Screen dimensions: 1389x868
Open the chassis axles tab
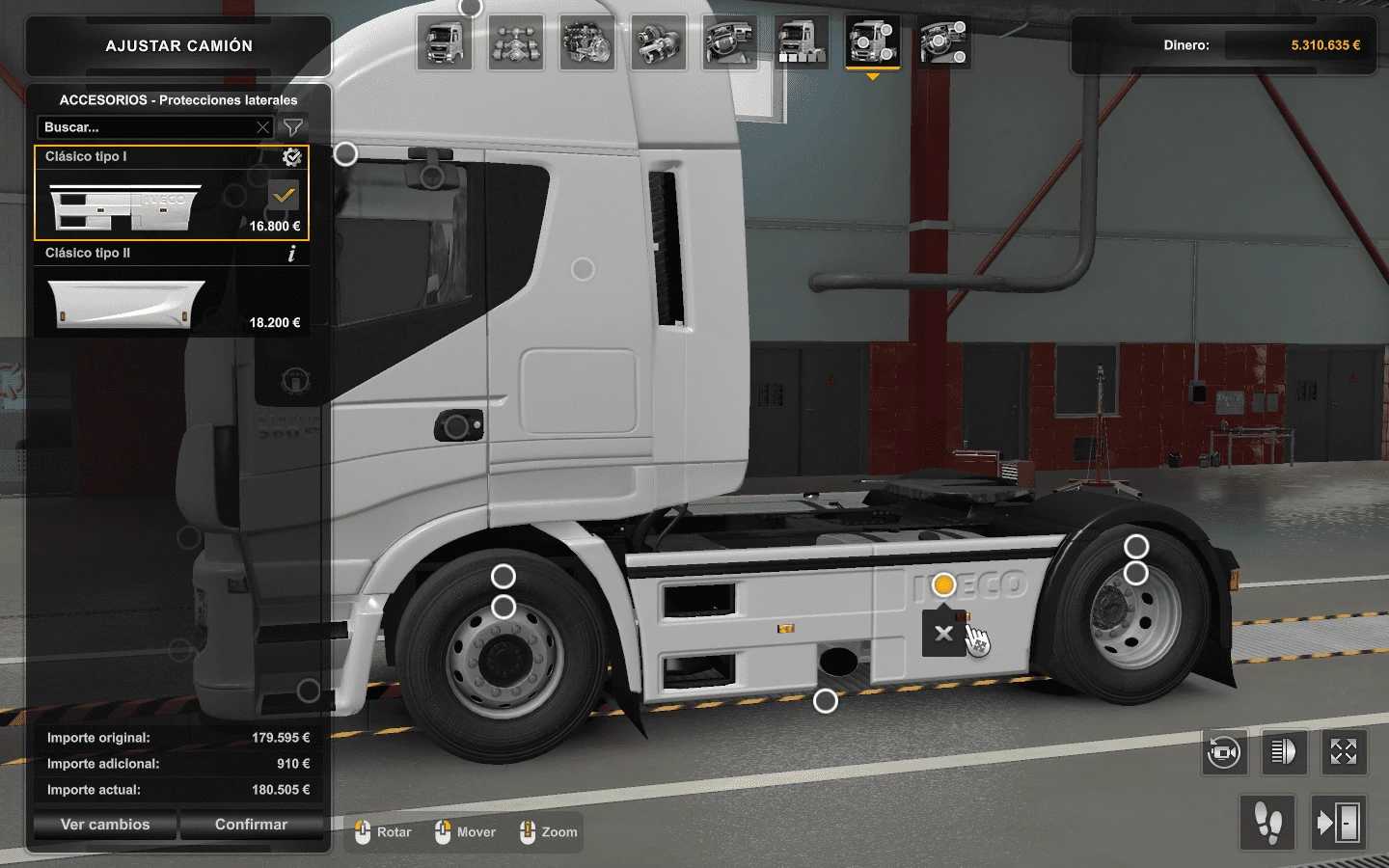(516, 43)
